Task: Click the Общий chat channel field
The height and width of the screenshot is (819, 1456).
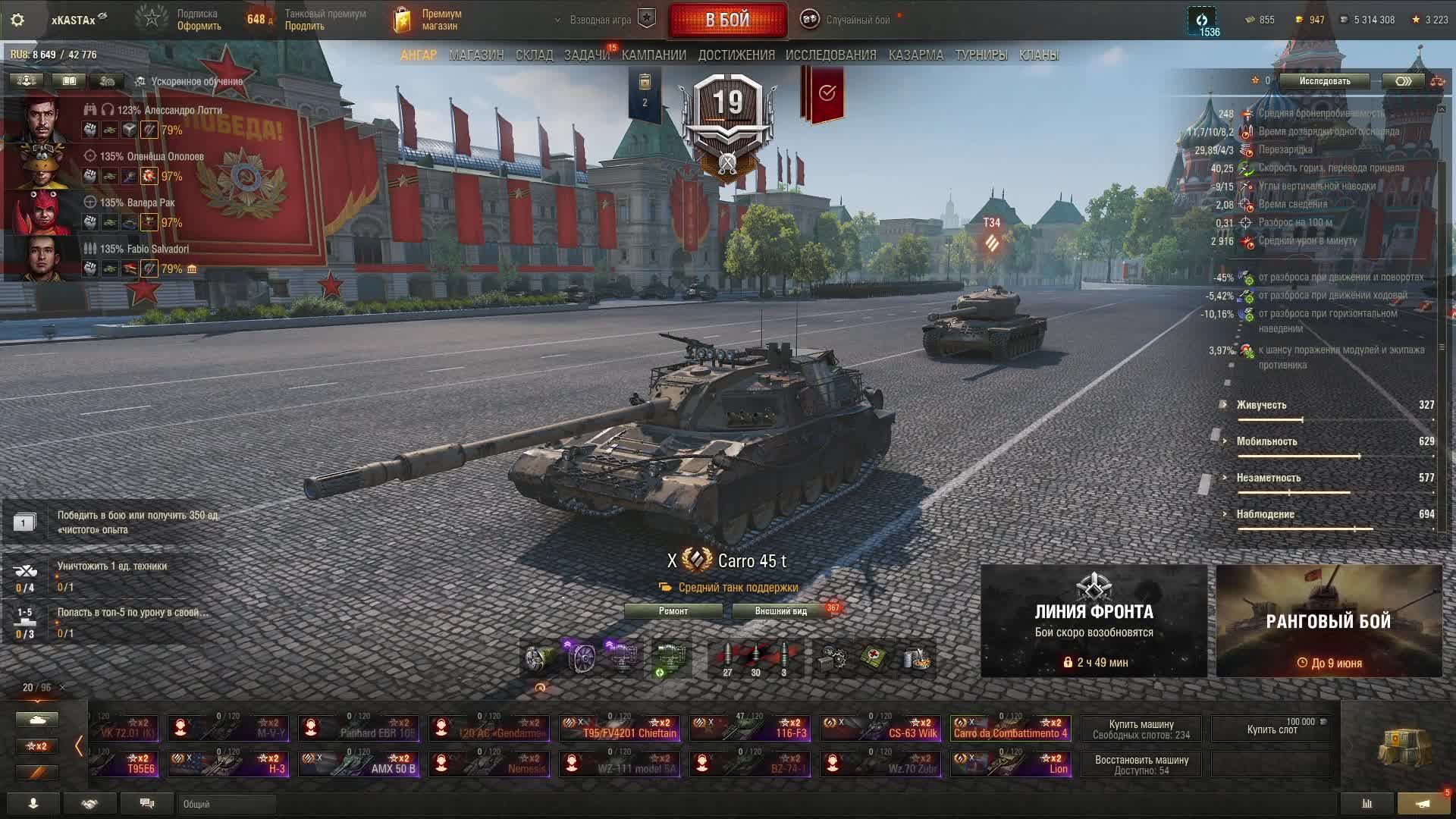Action: click(227, 804)
